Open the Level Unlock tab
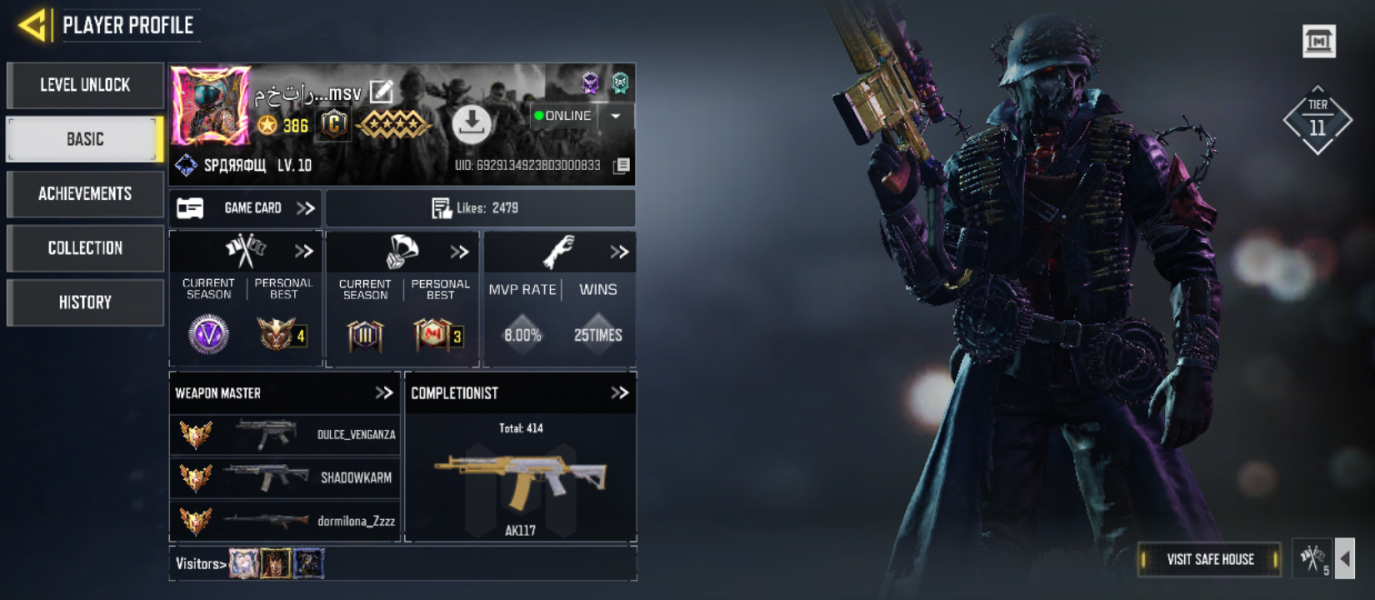 click(85, 86)
